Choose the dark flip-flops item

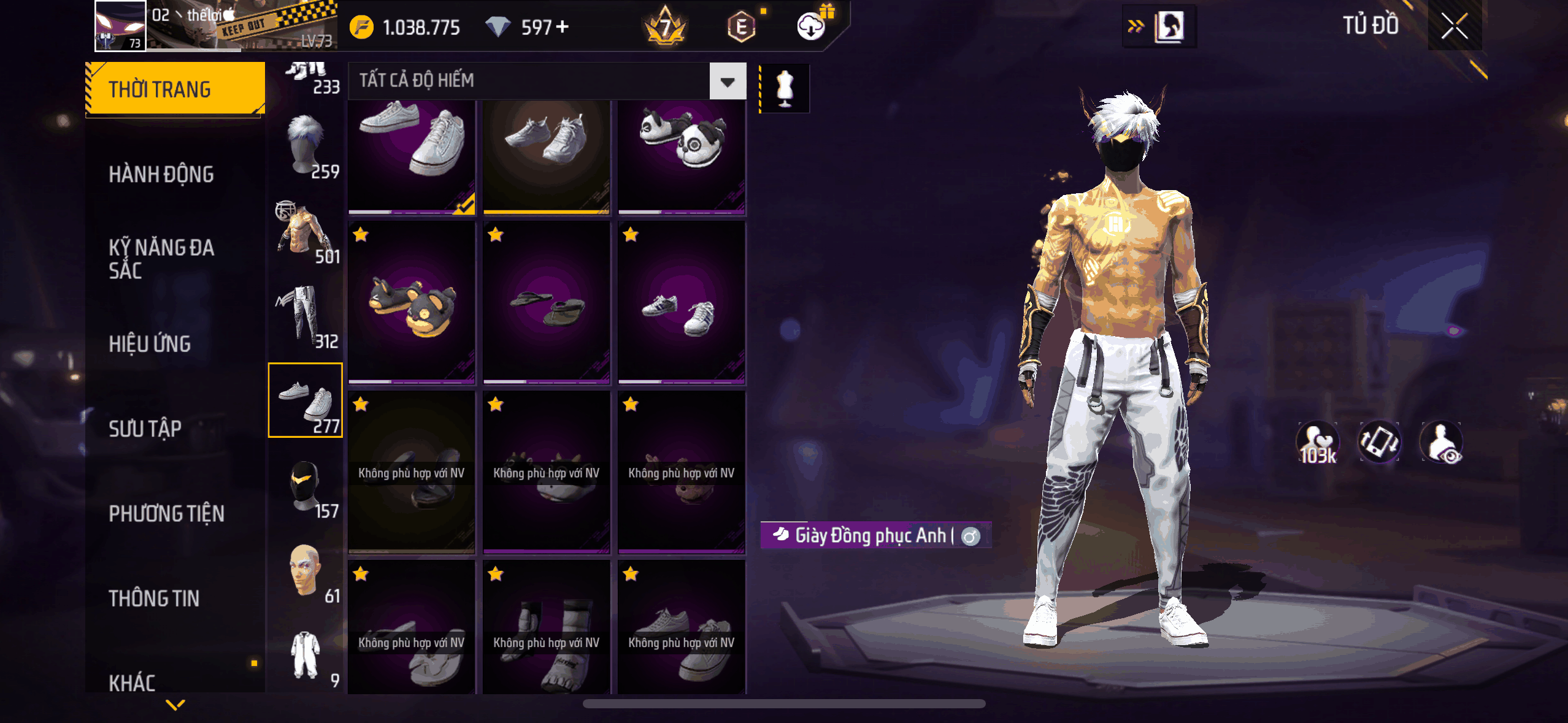tap(547, 304)
